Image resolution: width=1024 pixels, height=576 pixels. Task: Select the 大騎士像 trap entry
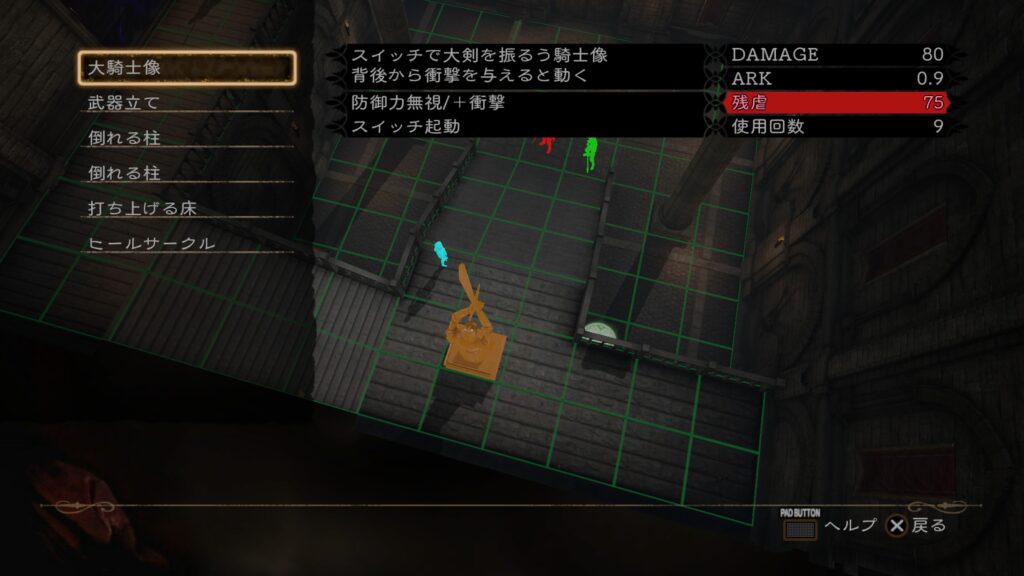[x=187, y=68]
